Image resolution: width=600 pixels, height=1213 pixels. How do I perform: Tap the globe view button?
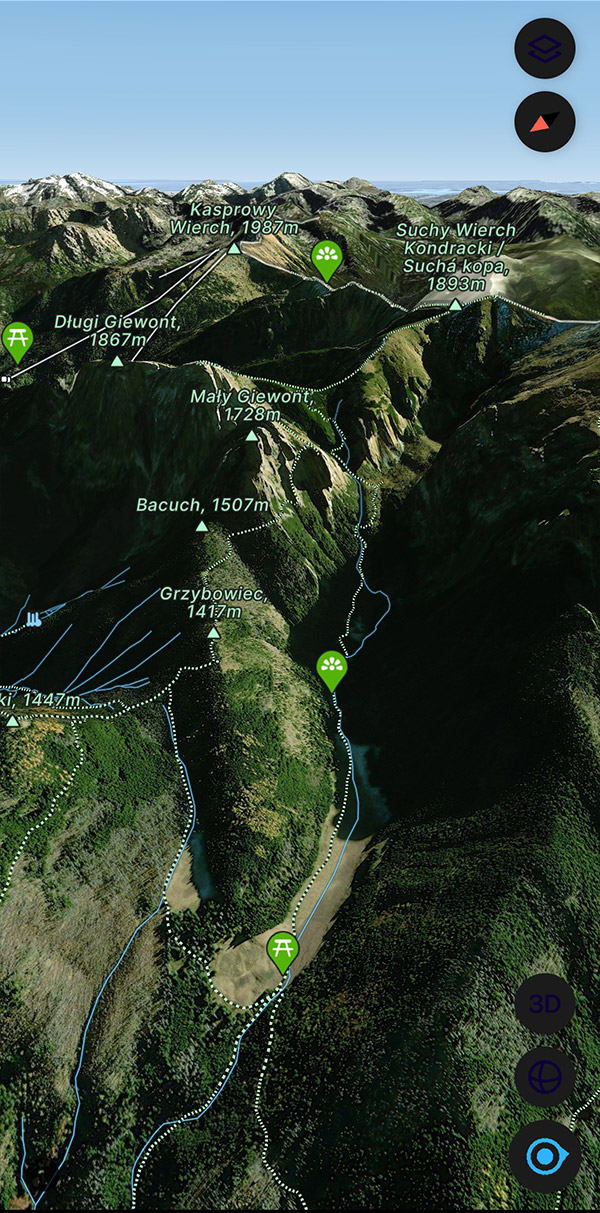pos(544,1078)
